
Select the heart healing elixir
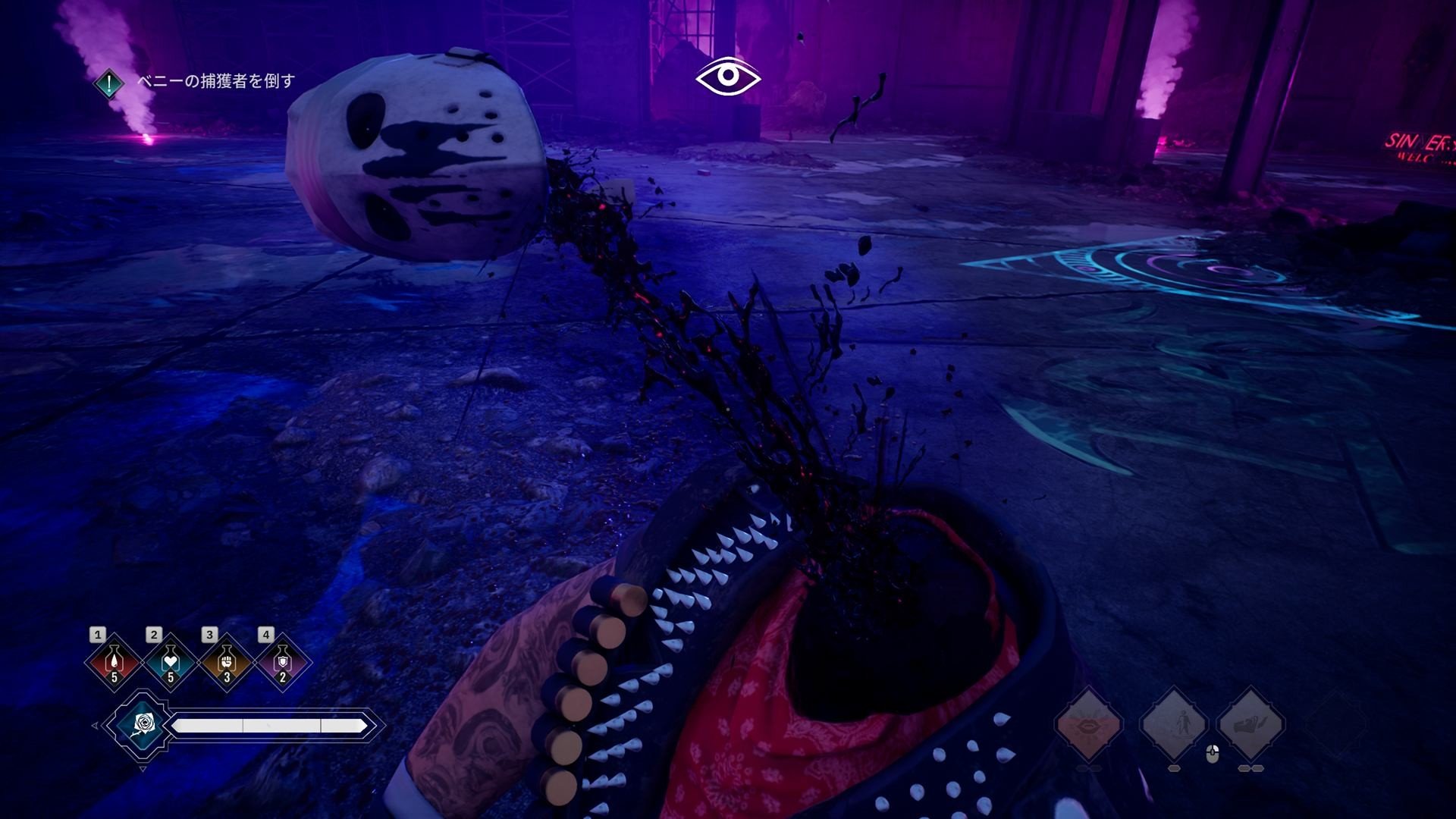click(x=170, y=663)
